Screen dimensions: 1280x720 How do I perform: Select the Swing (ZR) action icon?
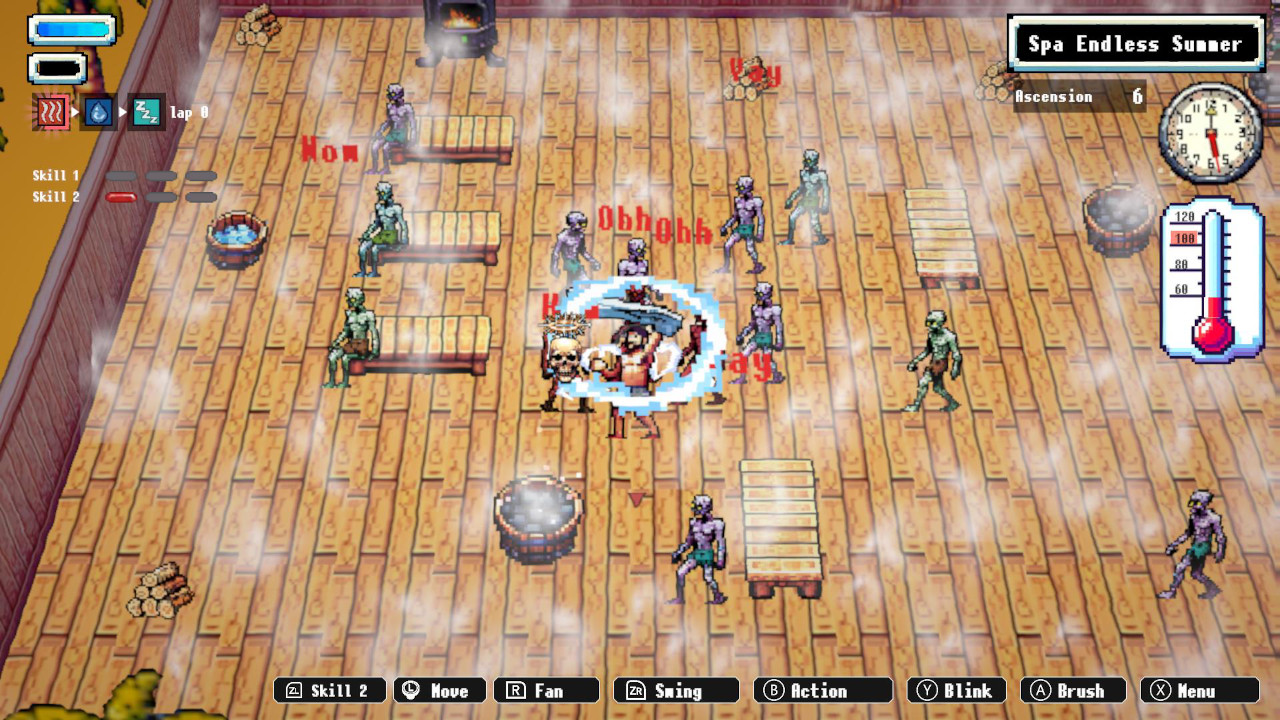pyautogui.click(x=675, y=690)
